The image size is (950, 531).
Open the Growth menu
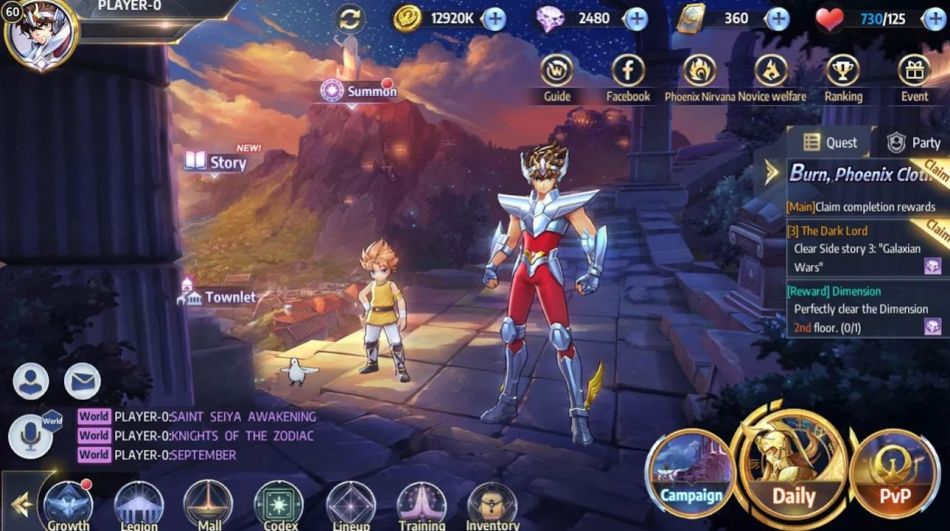(x=68, y=506)
